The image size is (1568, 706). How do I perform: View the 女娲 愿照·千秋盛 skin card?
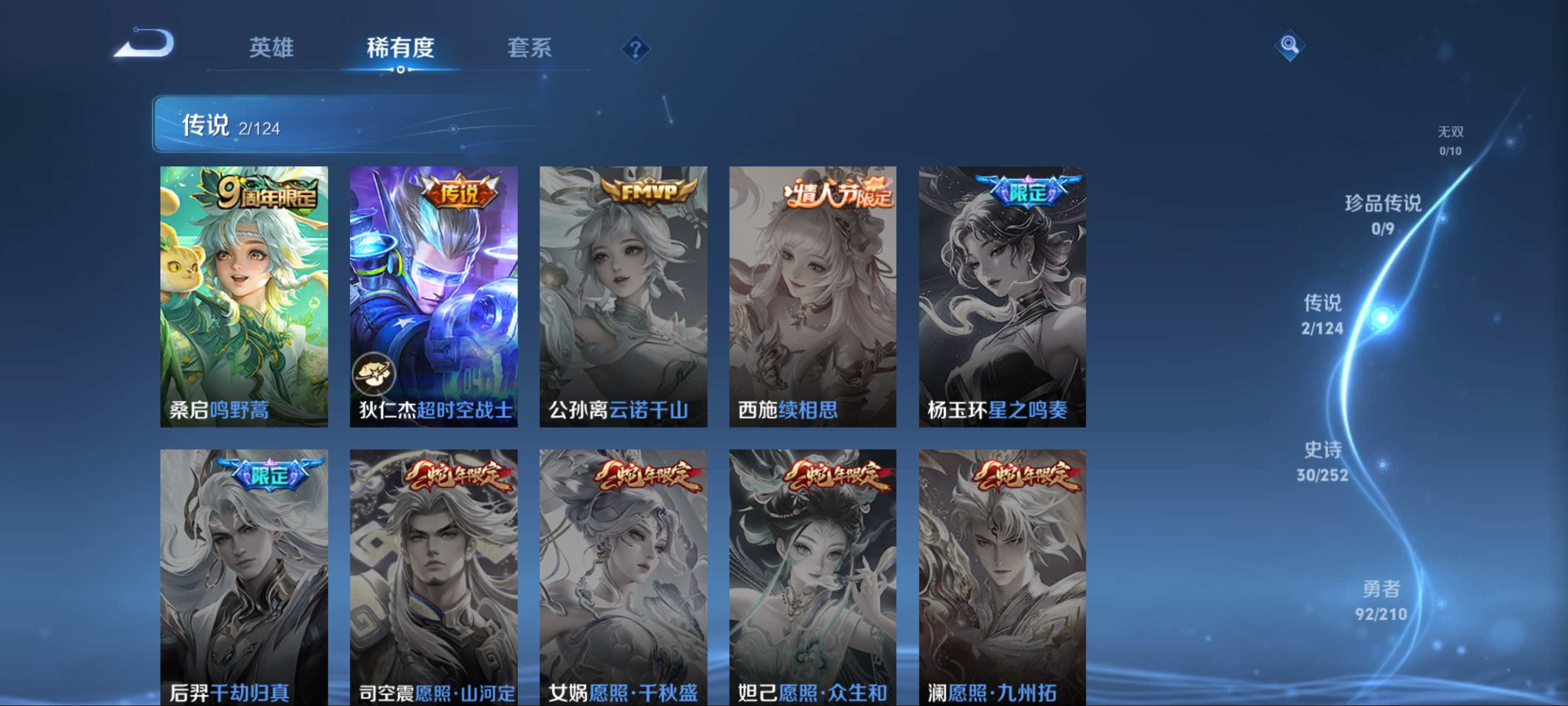[x=623, y=577]
